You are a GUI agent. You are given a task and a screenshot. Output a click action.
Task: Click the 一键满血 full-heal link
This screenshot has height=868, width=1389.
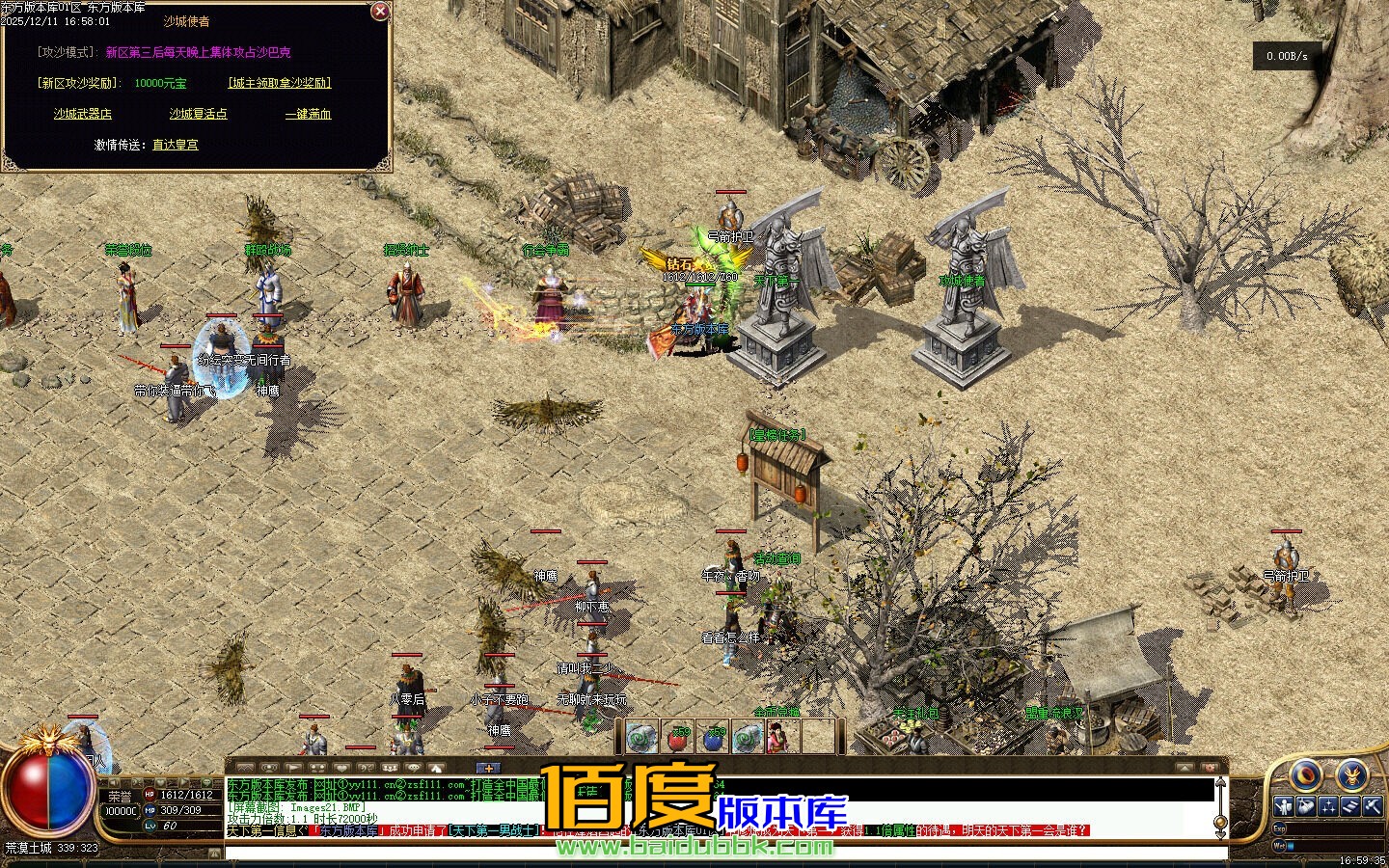[x=306, y=114]
